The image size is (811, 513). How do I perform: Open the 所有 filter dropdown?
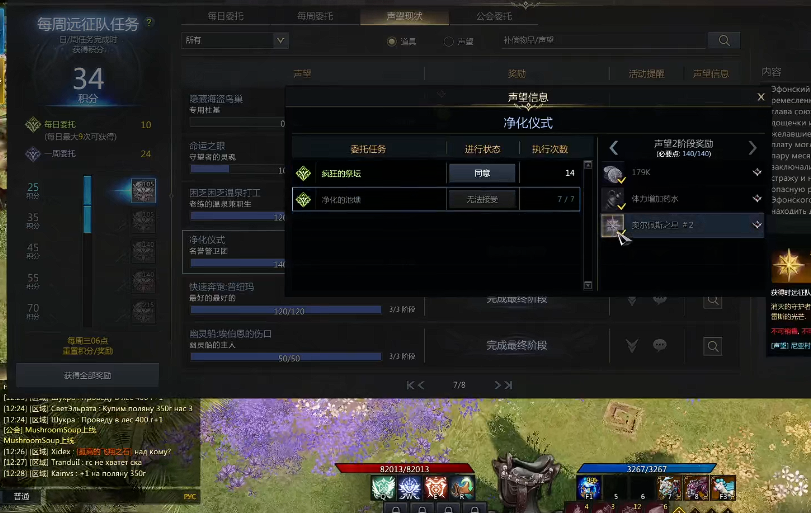click(235, 41)
